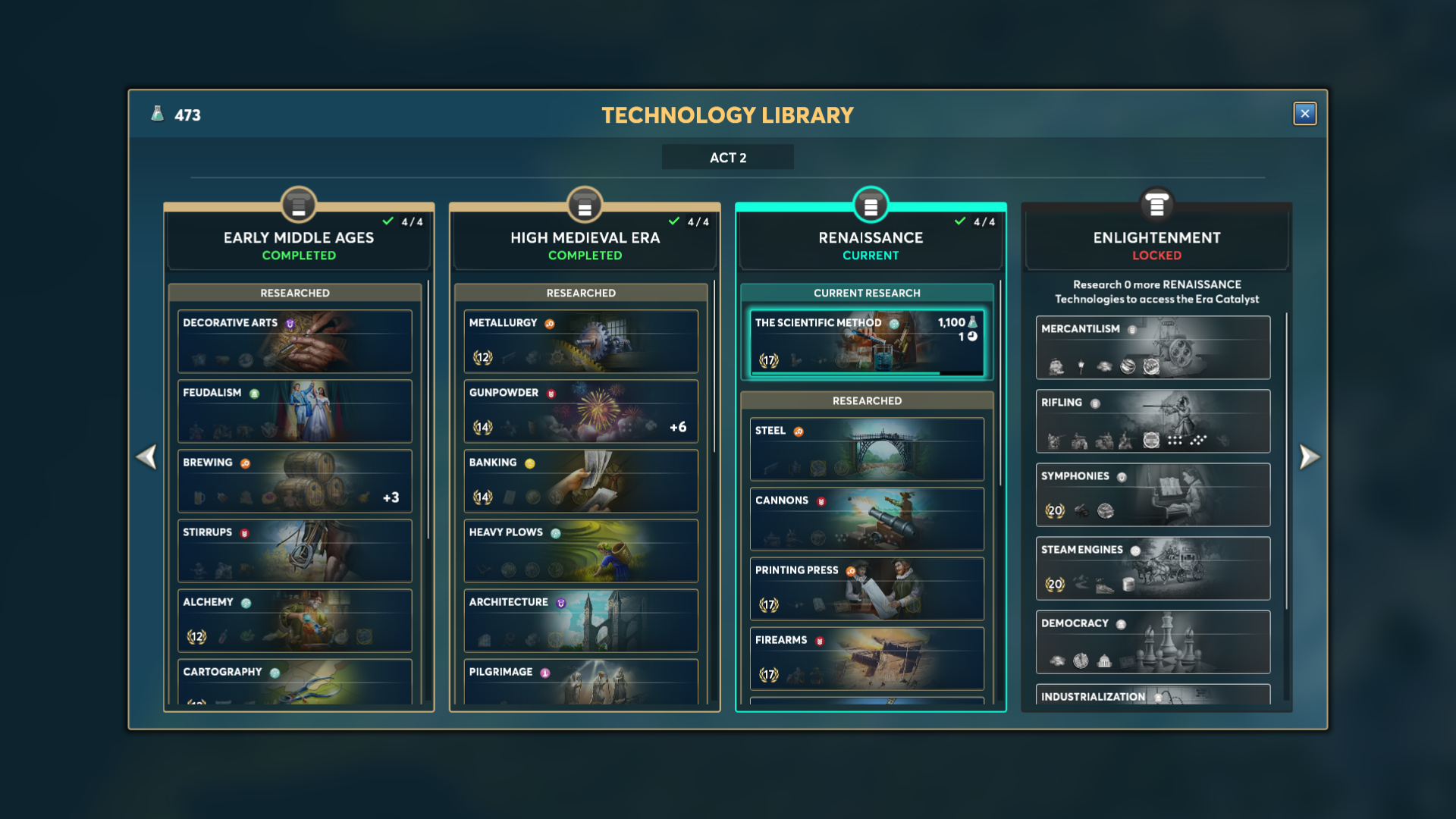
Task: Click the Enlightenment era column icon
Action: click(1156, 205)
